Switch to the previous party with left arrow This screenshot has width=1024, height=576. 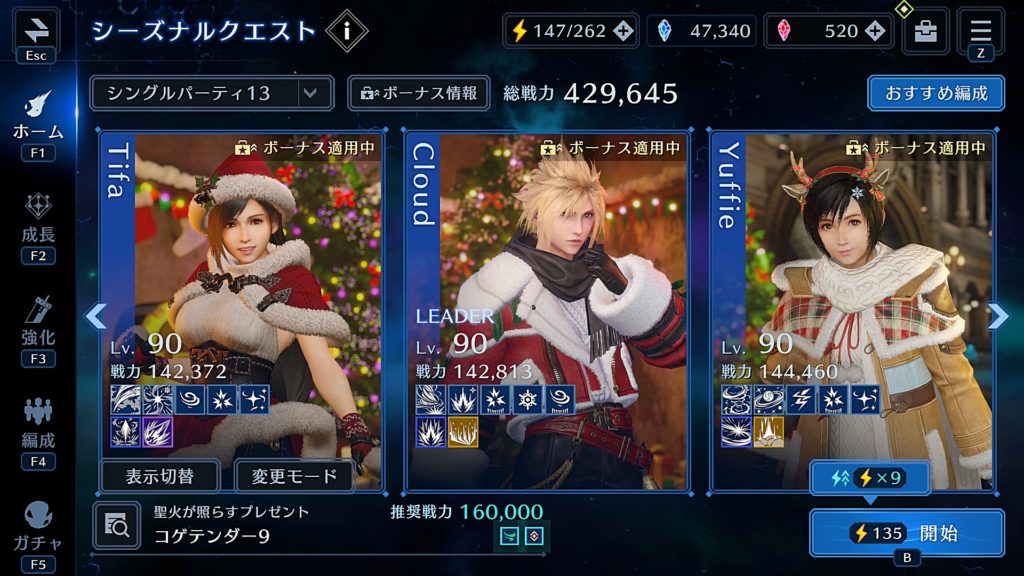coord(95,316)
